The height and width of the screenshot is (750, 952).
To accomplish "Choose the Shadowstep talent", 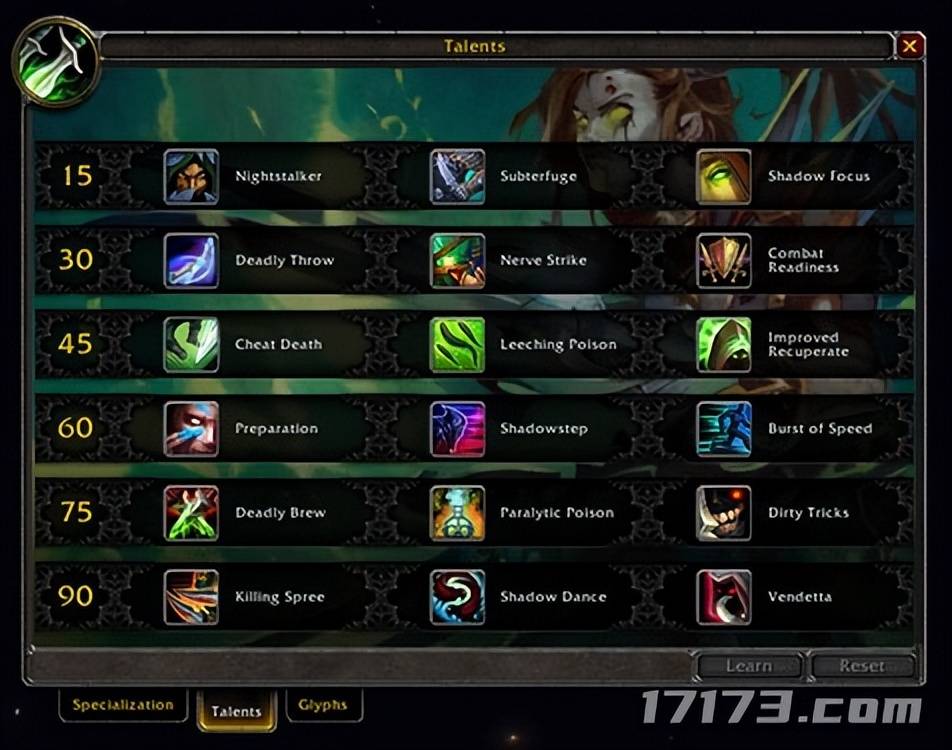I will [x=458, y=429].
